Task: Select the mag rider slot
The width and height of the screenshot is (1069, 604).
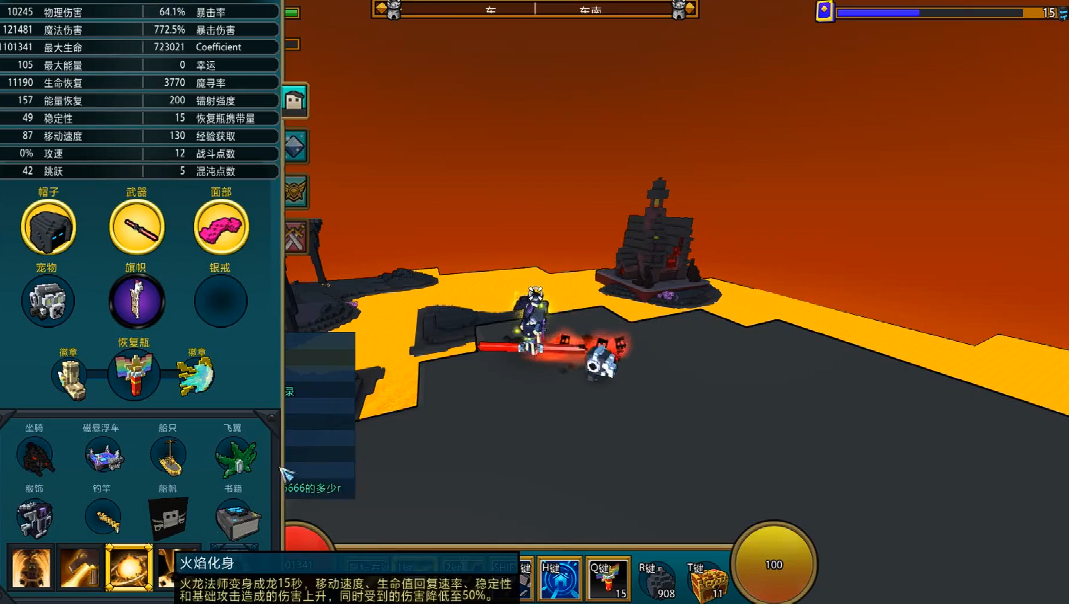Action: pos(103,456)
